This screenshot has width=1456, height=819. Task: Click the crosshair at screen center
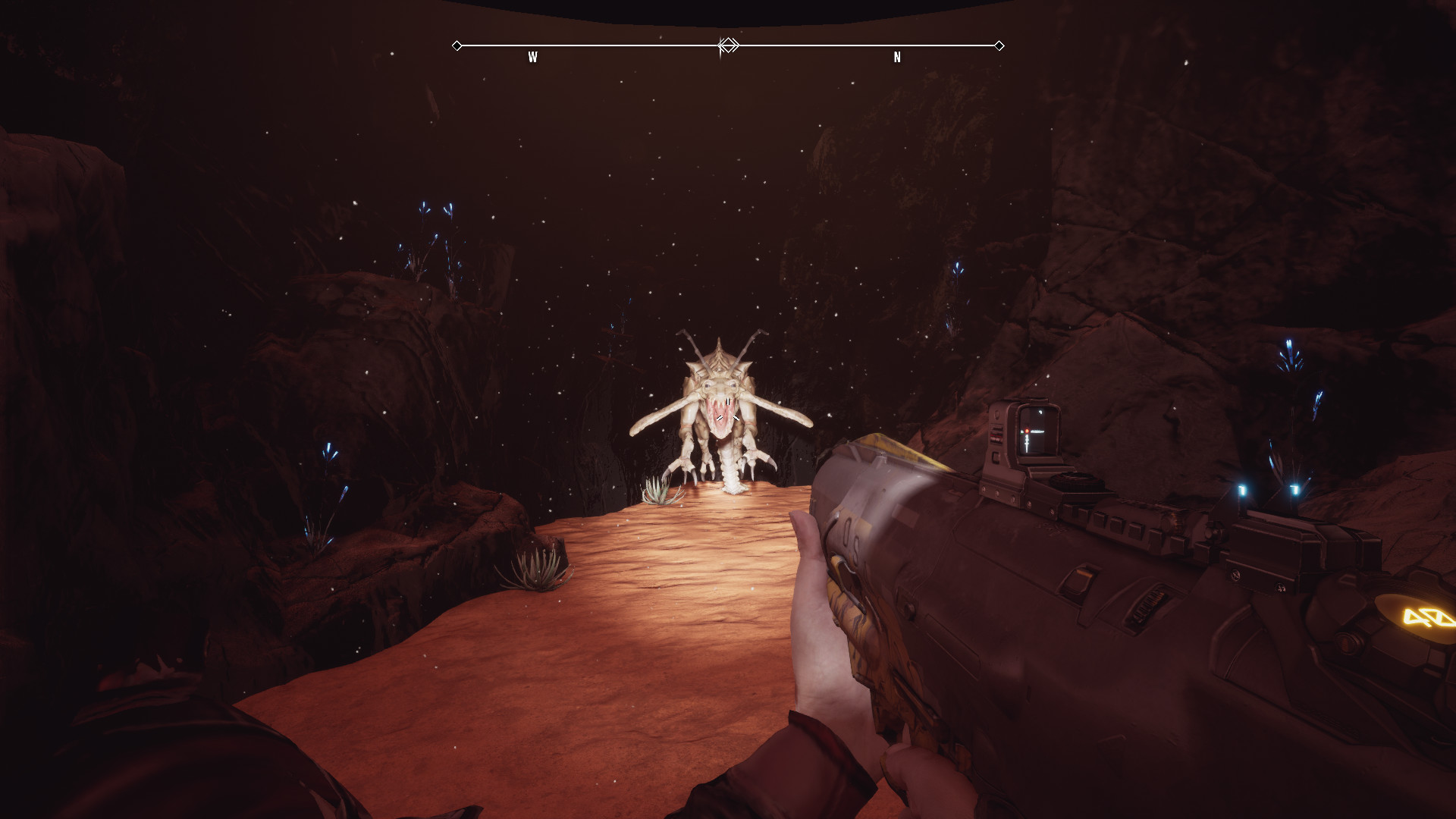728,409
